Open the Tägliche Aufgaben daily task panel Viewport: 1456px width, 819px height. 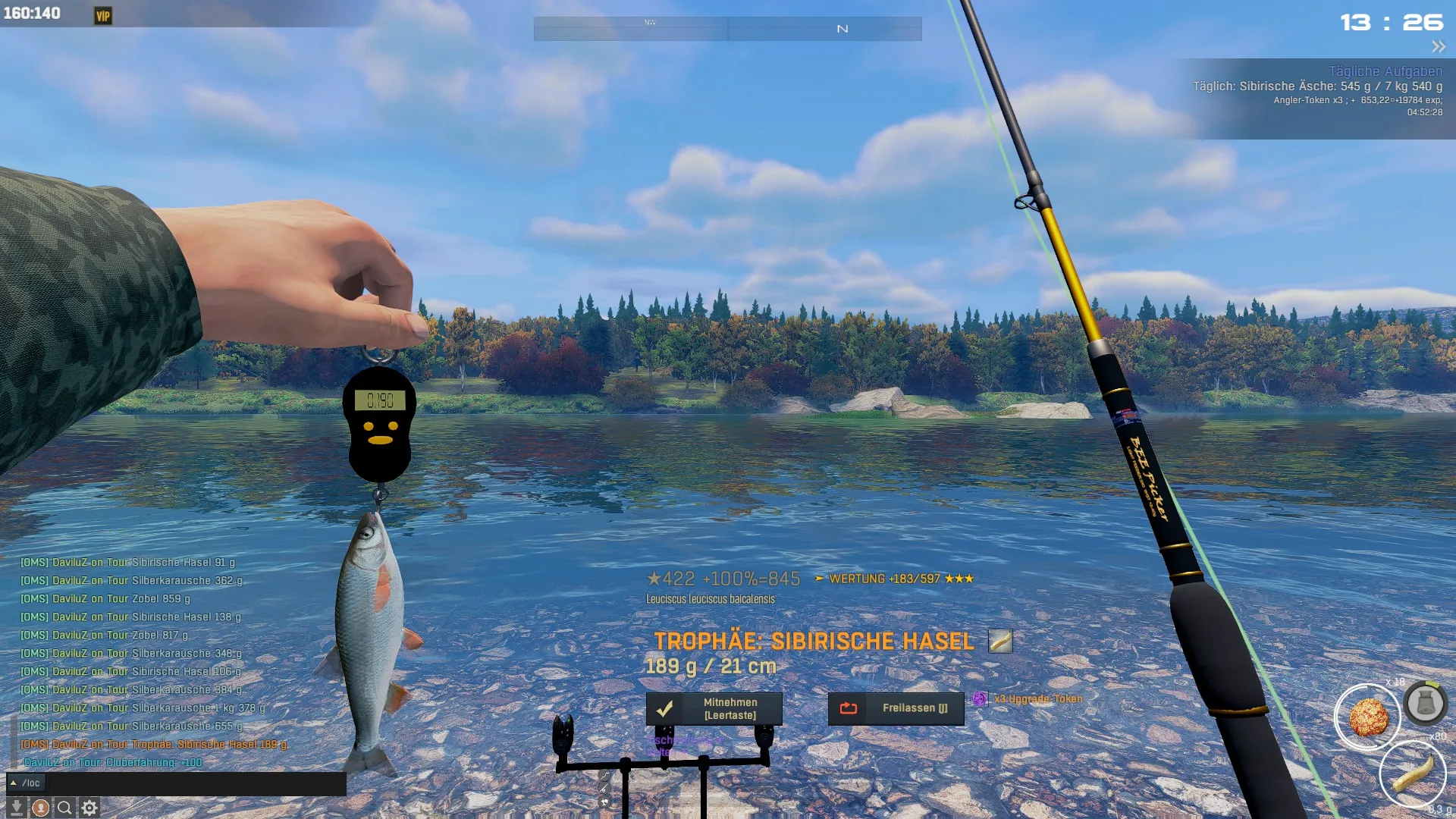pos(1385,71)
